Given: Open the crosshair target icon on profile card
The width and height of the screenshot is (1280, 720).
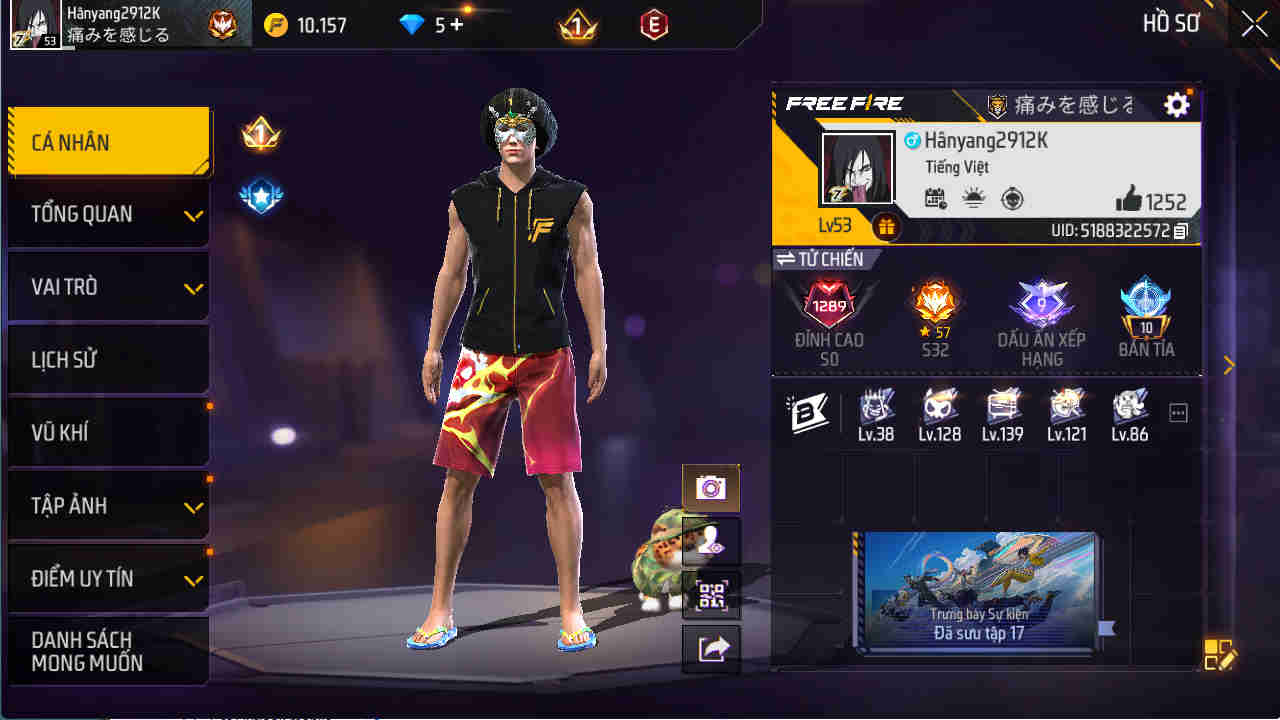Looking at the screenshot, I should pyautogui.click(x=1010, y=200).
